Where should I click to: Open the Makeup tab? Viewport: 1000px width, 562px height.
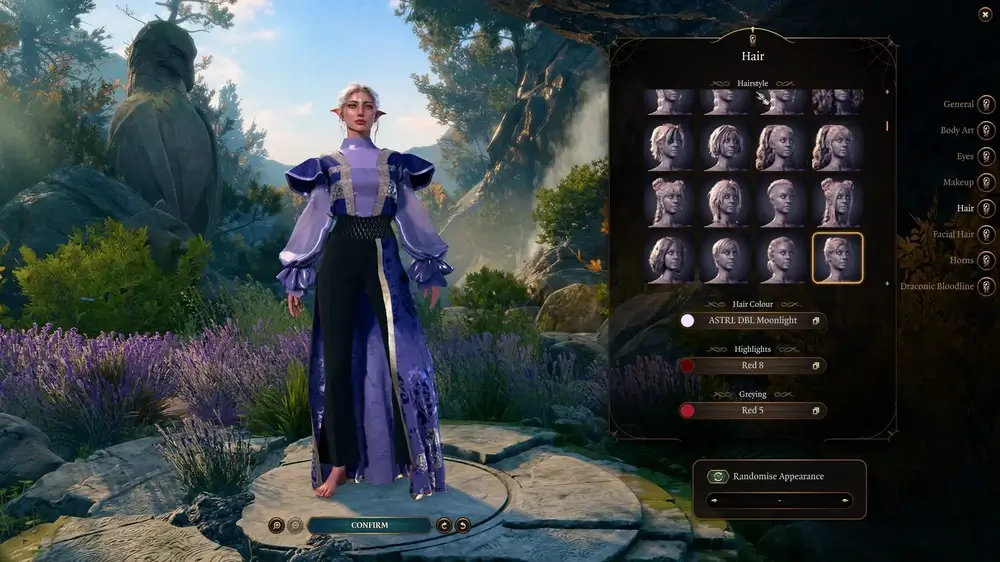986,182
